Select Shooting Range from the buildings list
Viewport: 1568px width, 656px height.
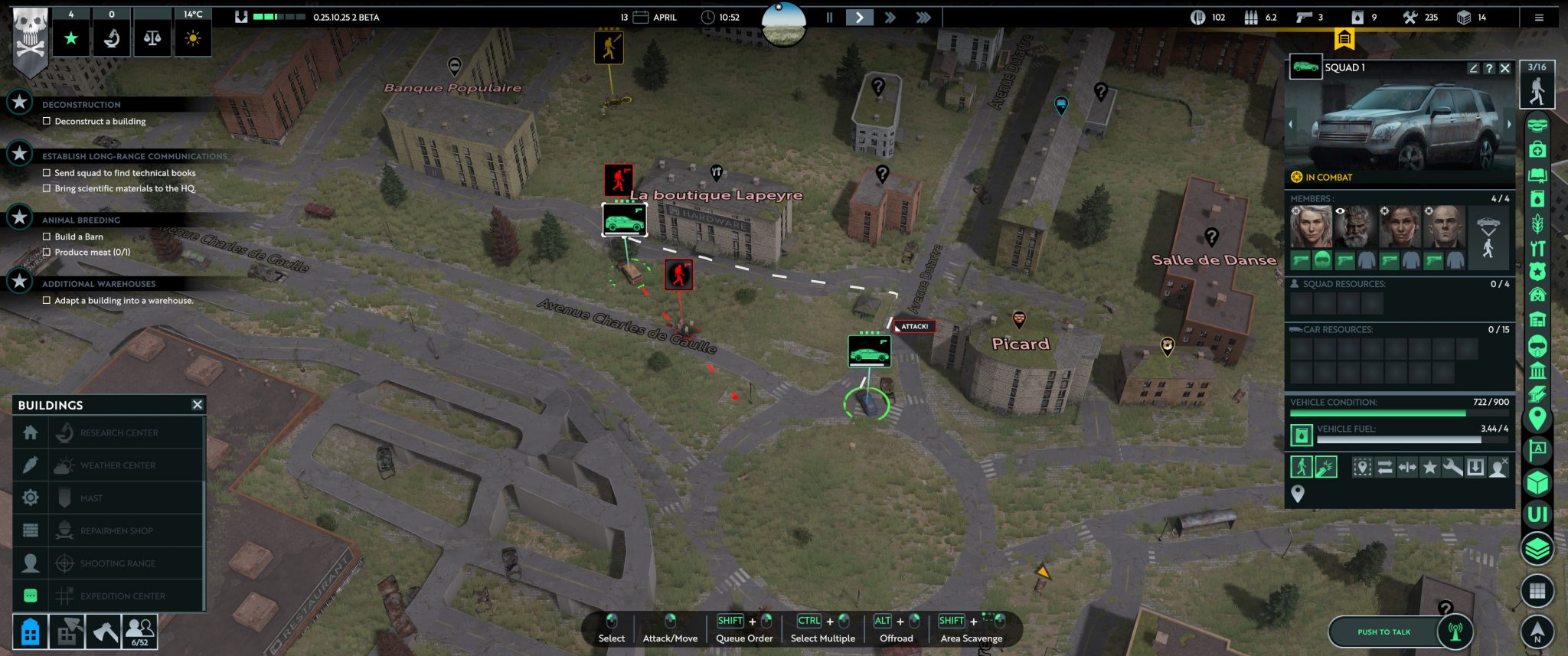117,563
